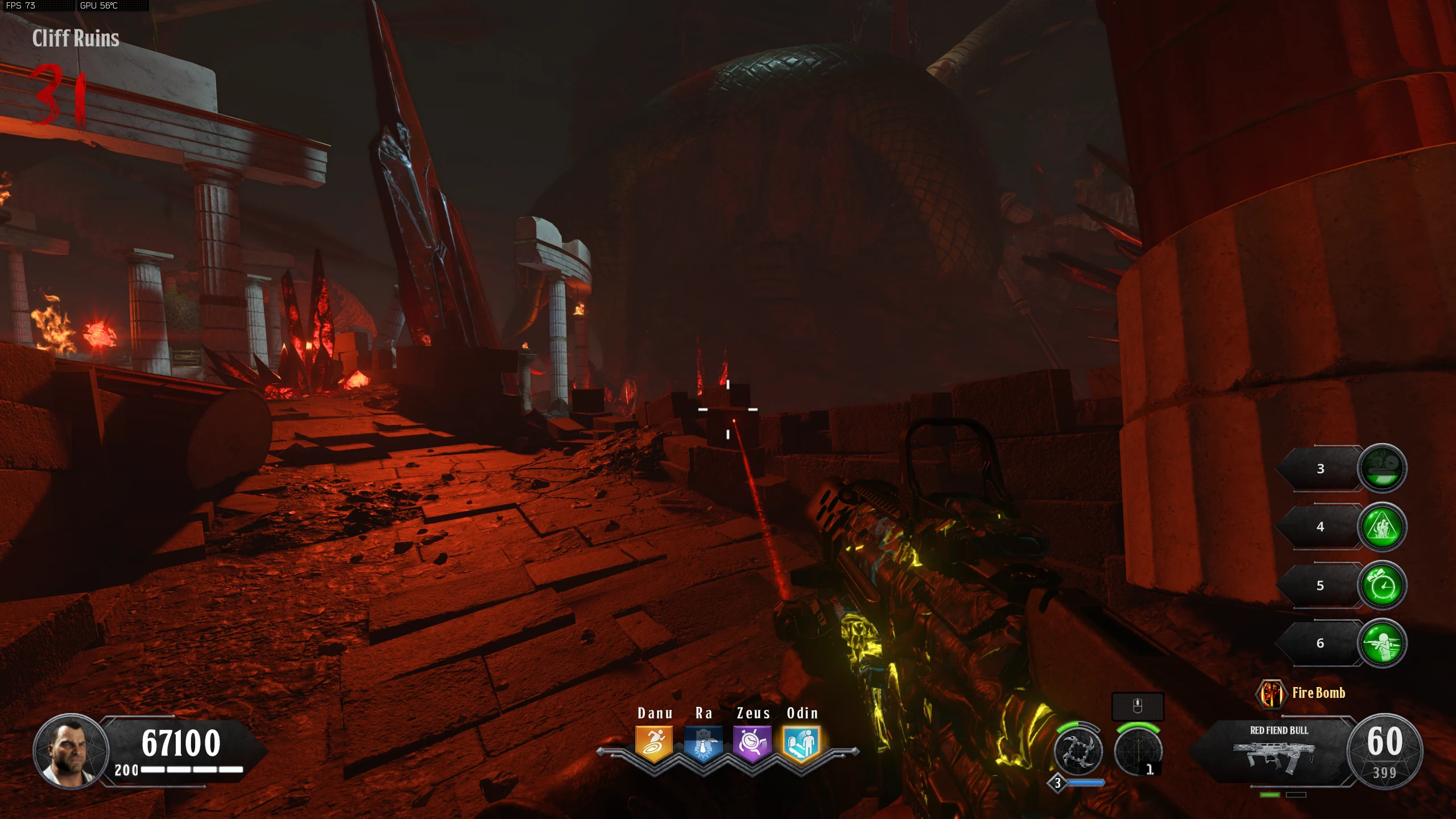Activate the alarm clock elixir in slot 5
The image size is (1456, 819).
(x=1382, y=585)
